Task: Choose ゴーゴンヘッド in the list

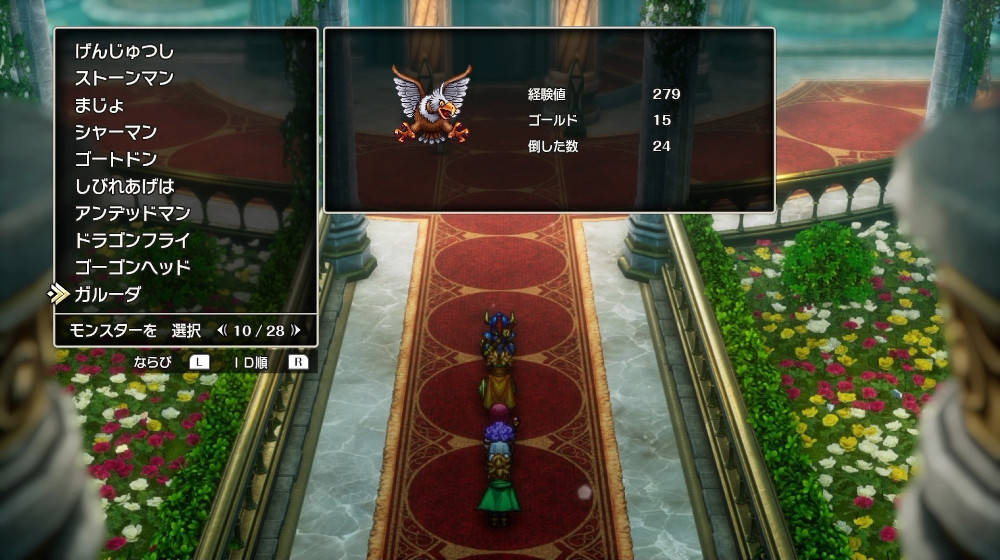Action: (x=133, y=267)
